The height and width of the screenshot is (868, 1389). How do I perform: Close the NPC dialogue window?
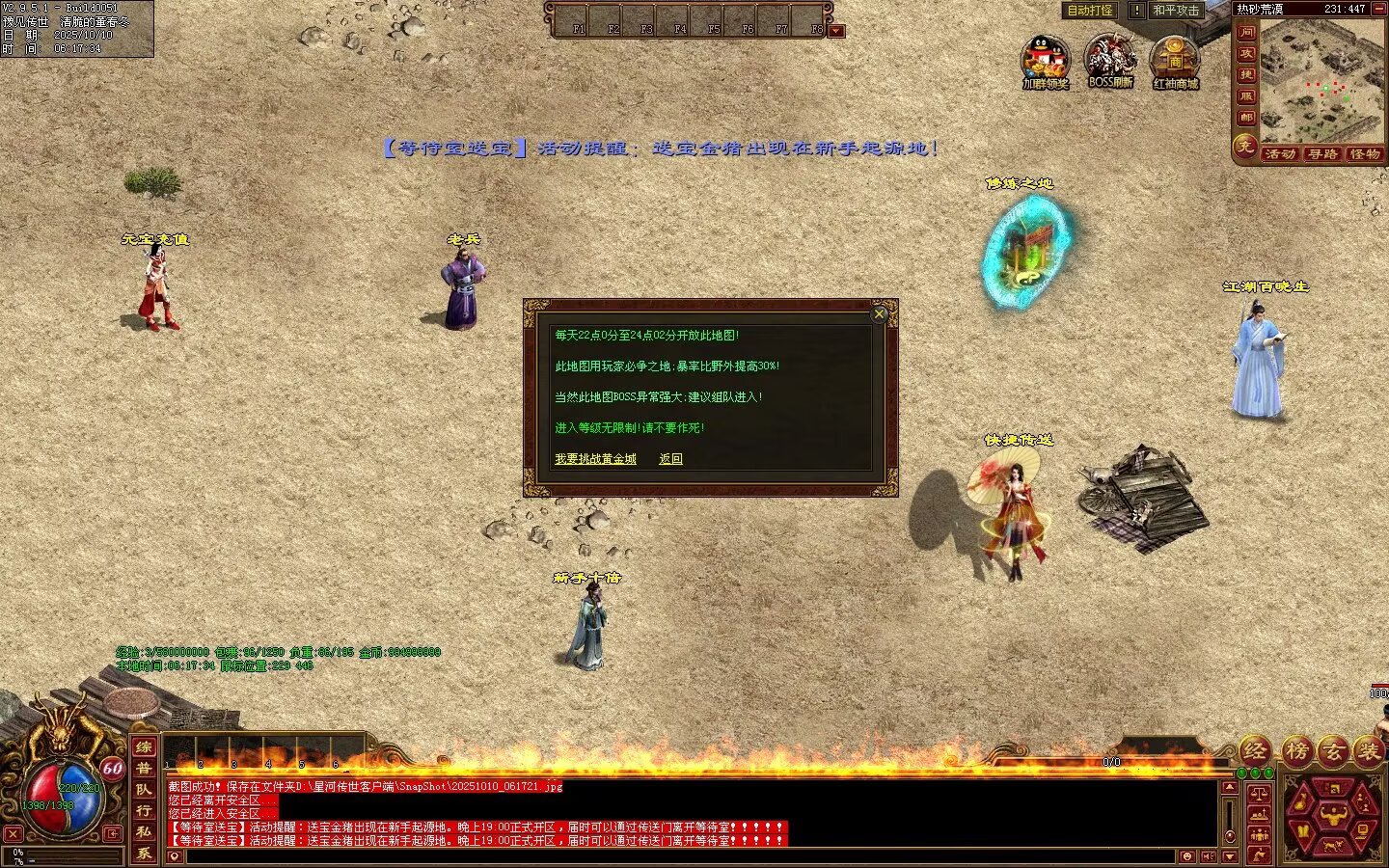click(x=879, y=313)
